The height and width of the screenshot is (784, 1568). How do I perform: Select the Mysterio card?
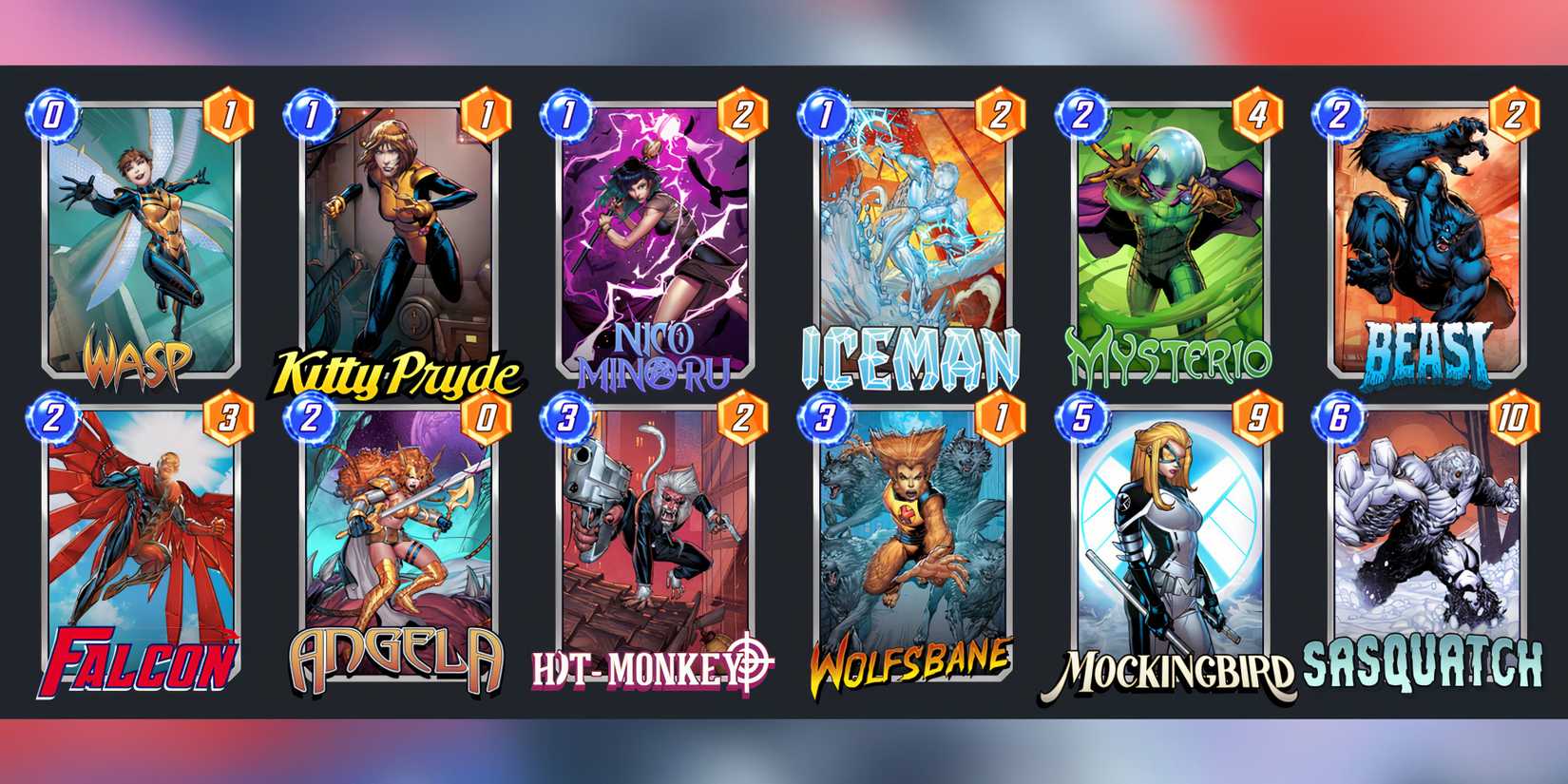pos(1173,238)
